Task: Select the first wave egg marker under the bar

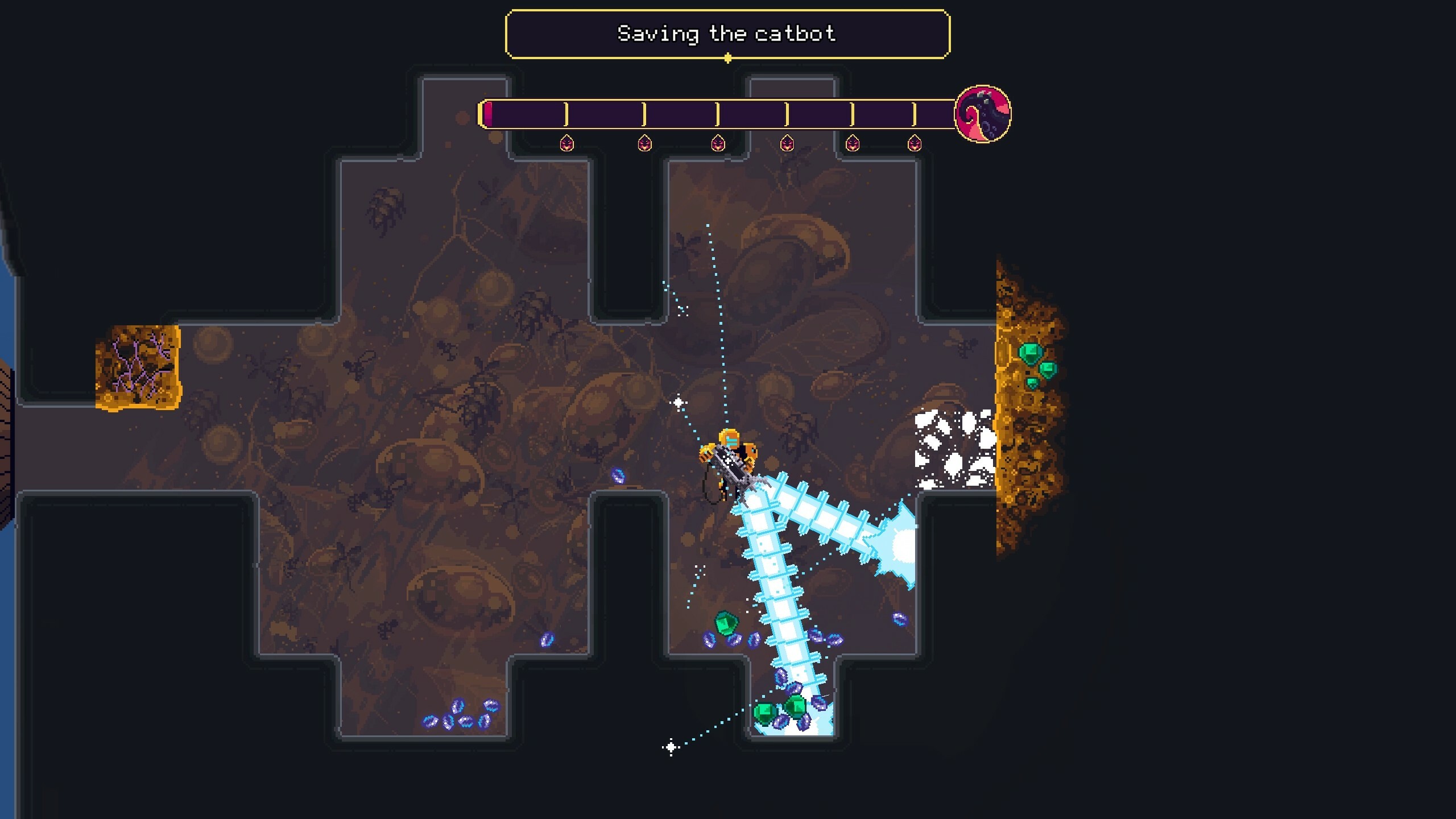Action: (x=566, y=143)
